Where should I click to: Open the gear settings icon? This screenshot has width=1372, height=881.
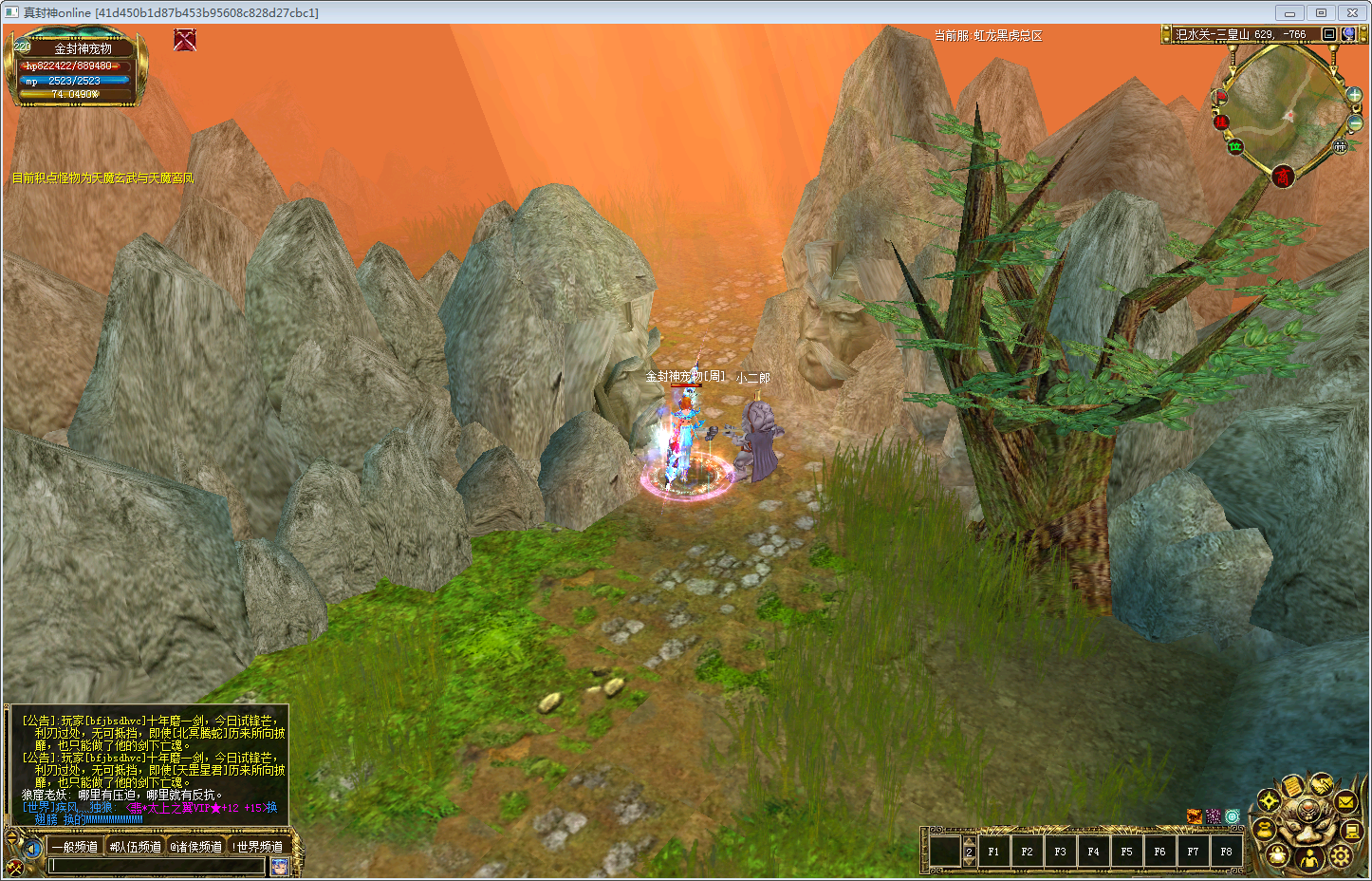click(1340, 855)
